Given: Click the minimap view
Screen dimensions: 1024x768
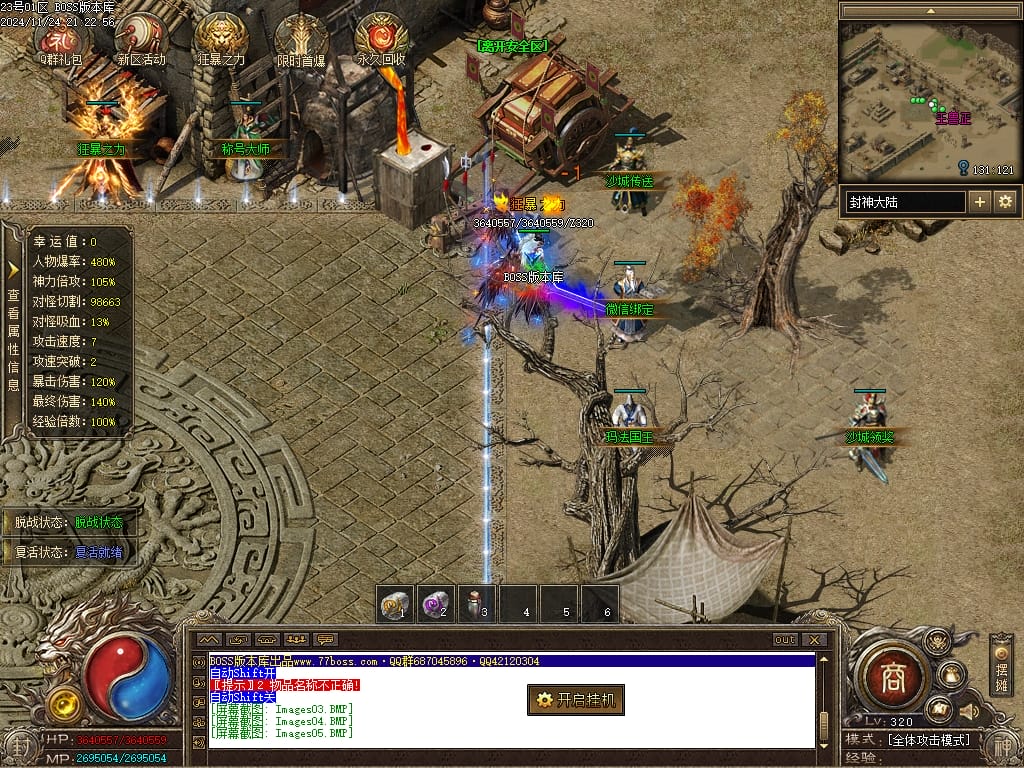Looking at the screenshot, I should coord(928,102).
